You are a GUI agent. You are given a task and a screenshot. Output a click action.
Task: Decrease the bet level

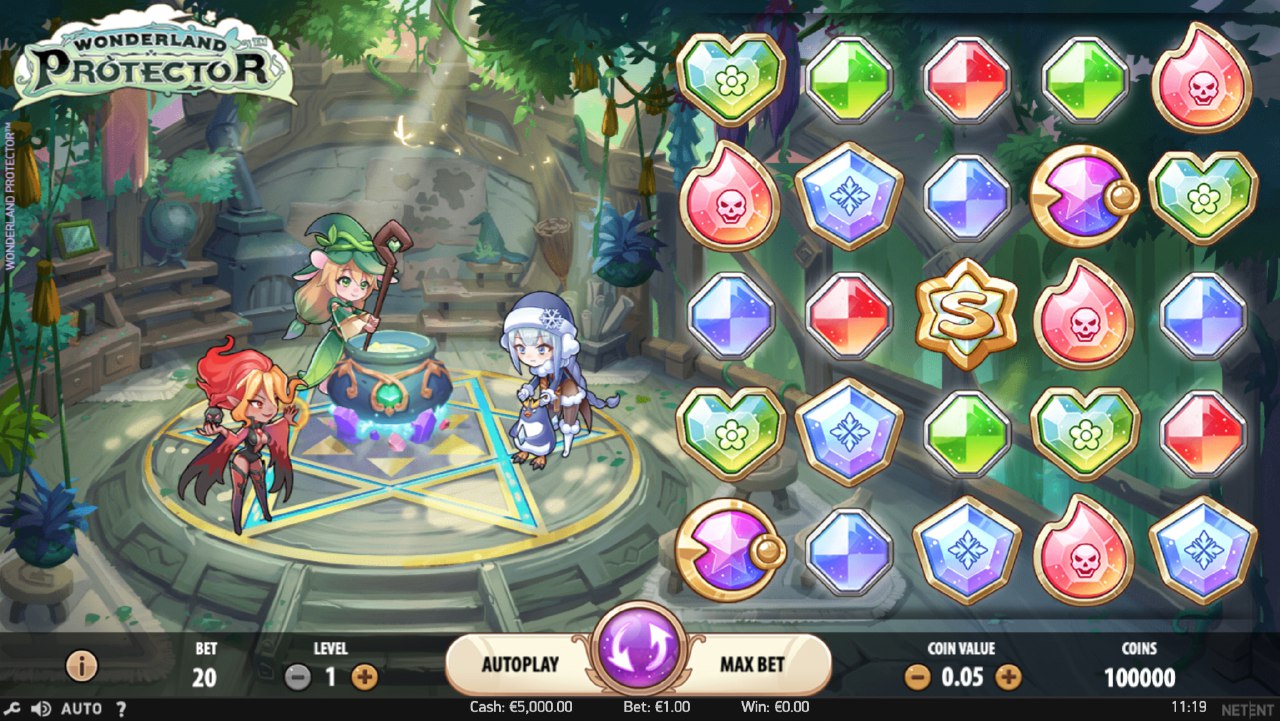(x=298, y=677)
